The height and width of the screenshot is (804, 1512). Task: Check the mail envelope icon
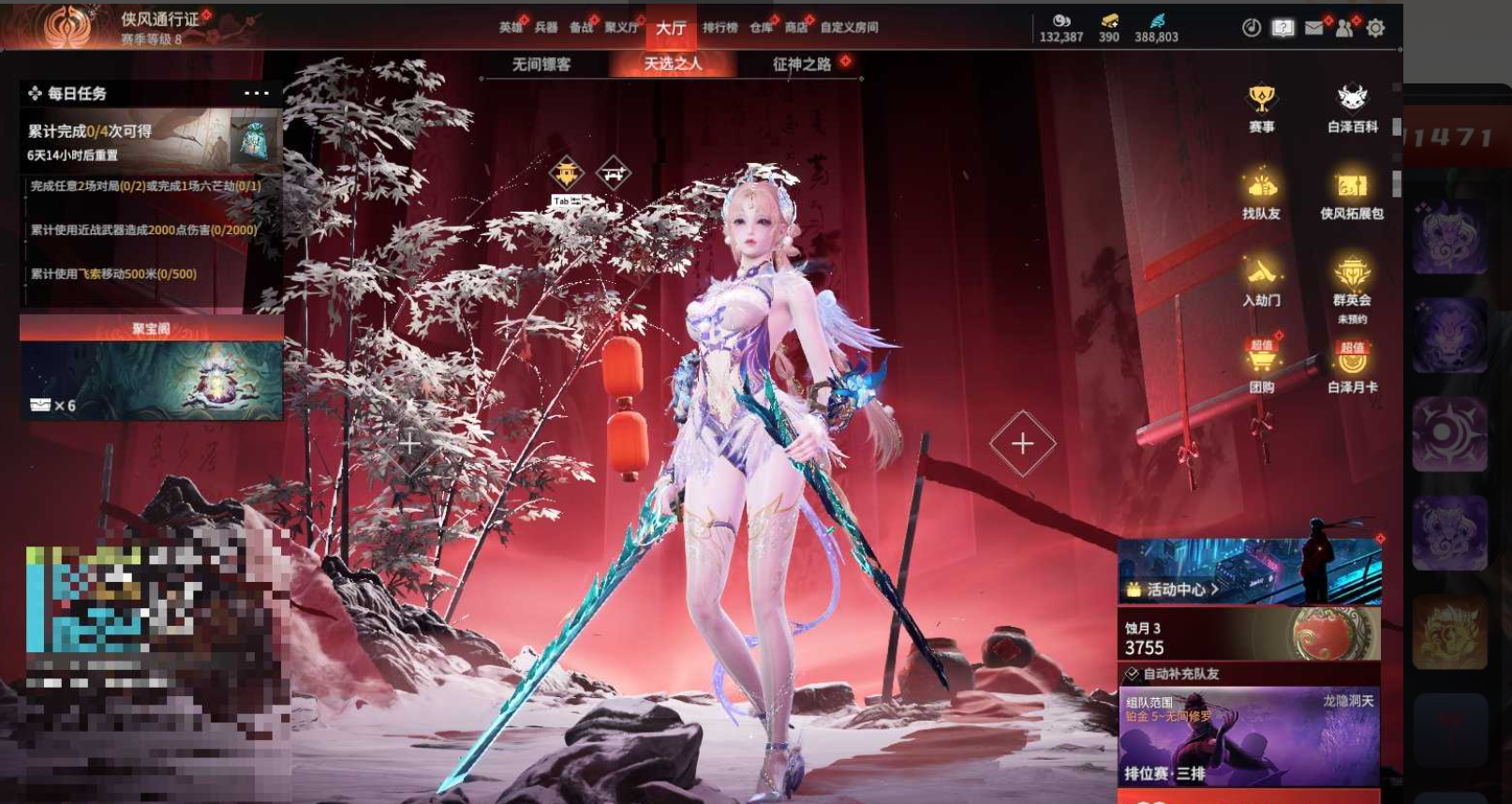pyautogui.click(x=1313, y=28)
